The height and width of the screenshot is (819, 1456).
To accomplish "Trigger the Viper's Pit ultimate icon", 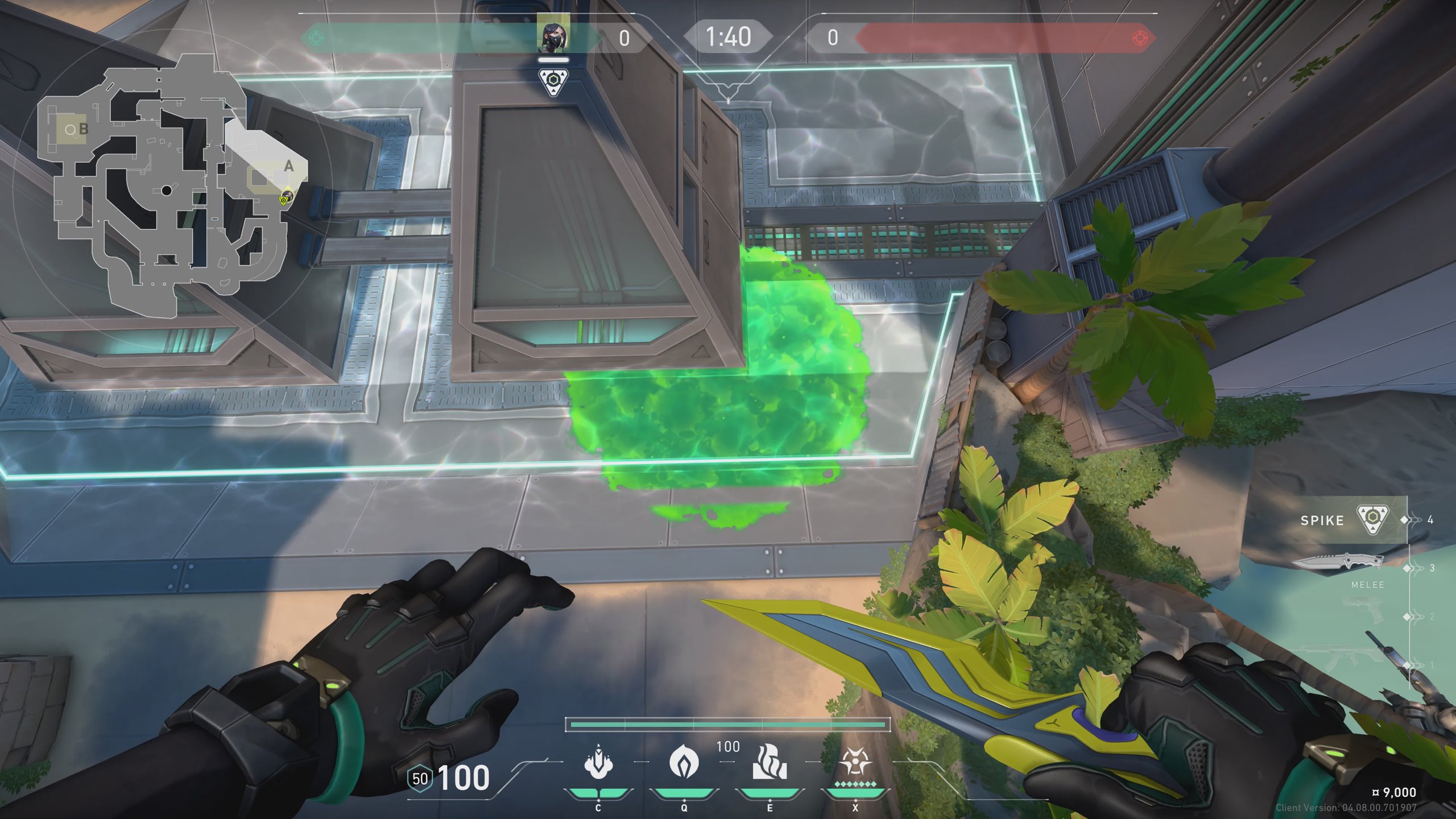I will point(855,762).
